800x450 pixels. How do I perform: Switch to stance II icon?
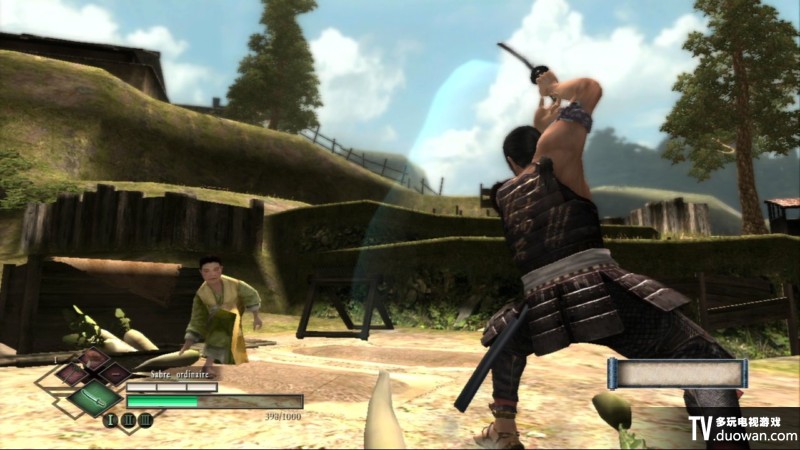129,420
